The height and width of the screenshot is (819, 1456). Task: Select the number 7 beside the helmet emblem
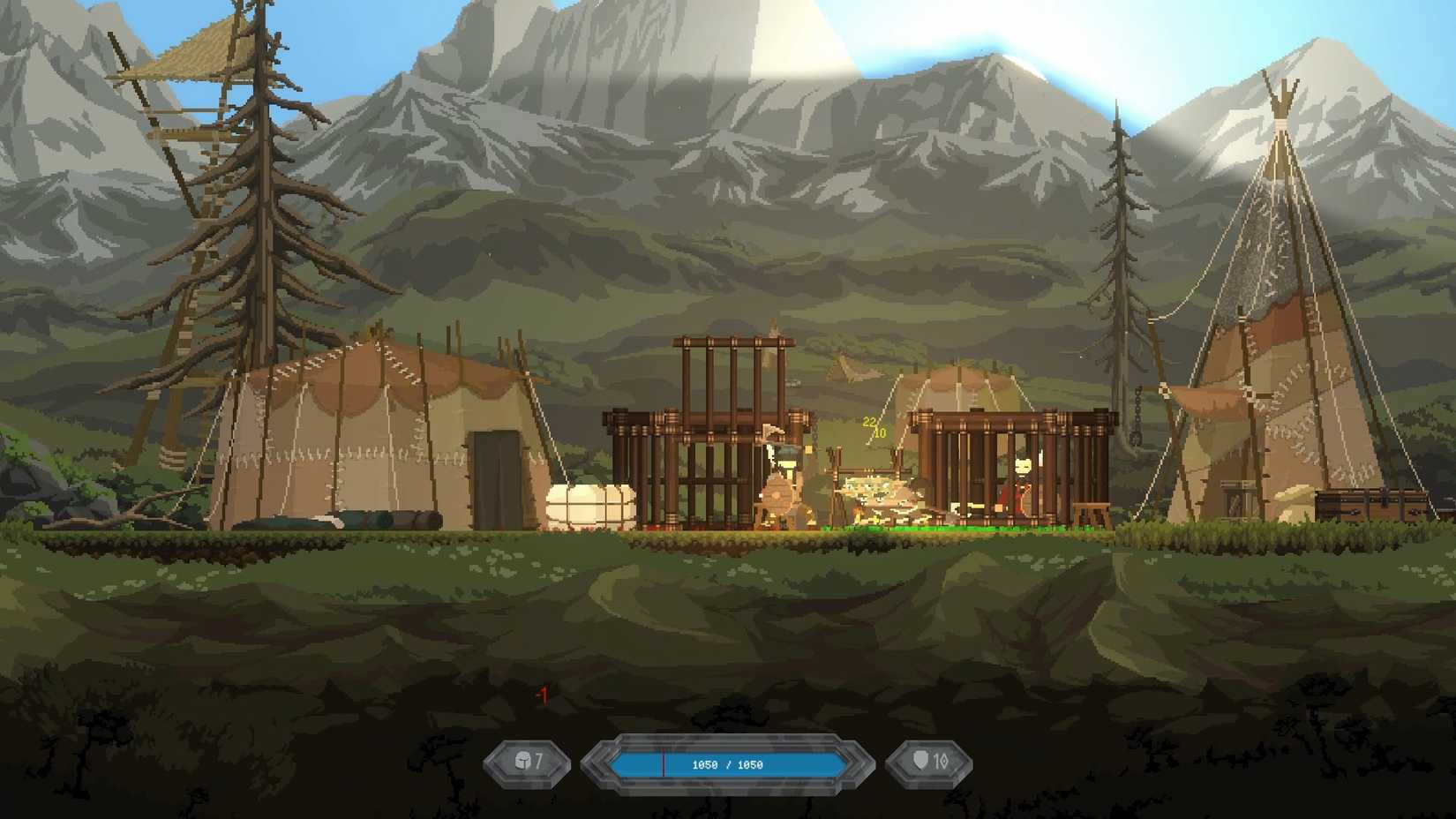(x=540, y=760)
